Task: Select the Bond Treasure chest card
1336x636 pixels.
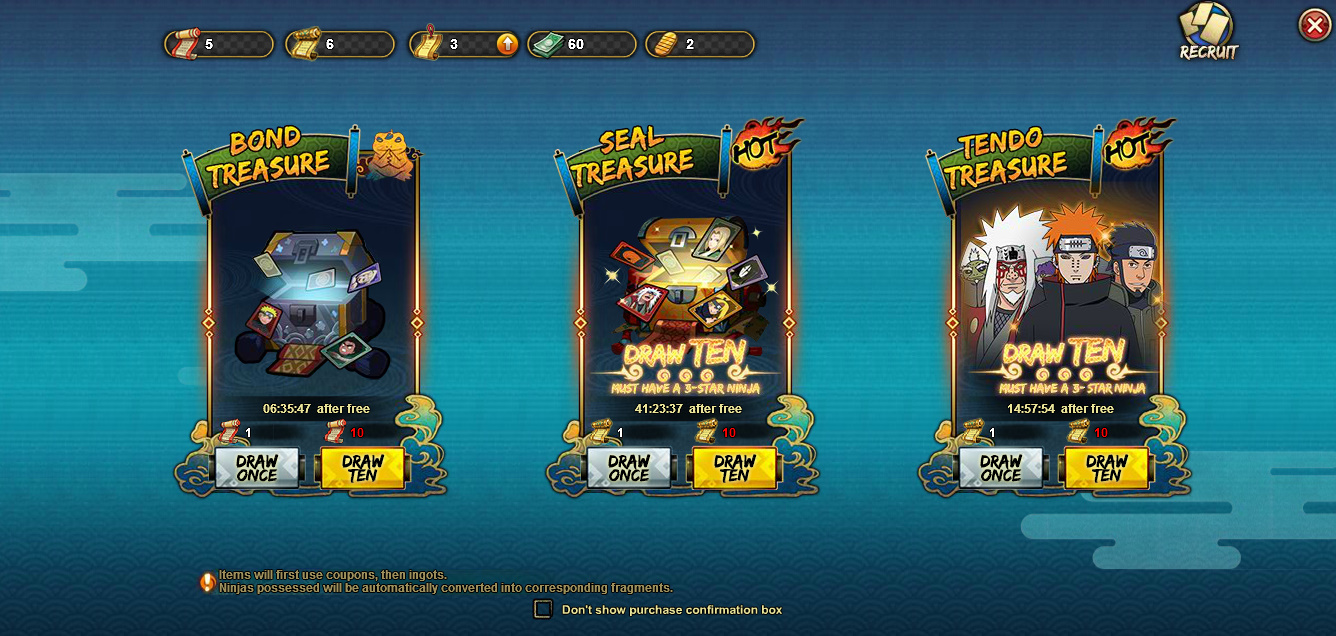Action: click(x=312, y=300)
